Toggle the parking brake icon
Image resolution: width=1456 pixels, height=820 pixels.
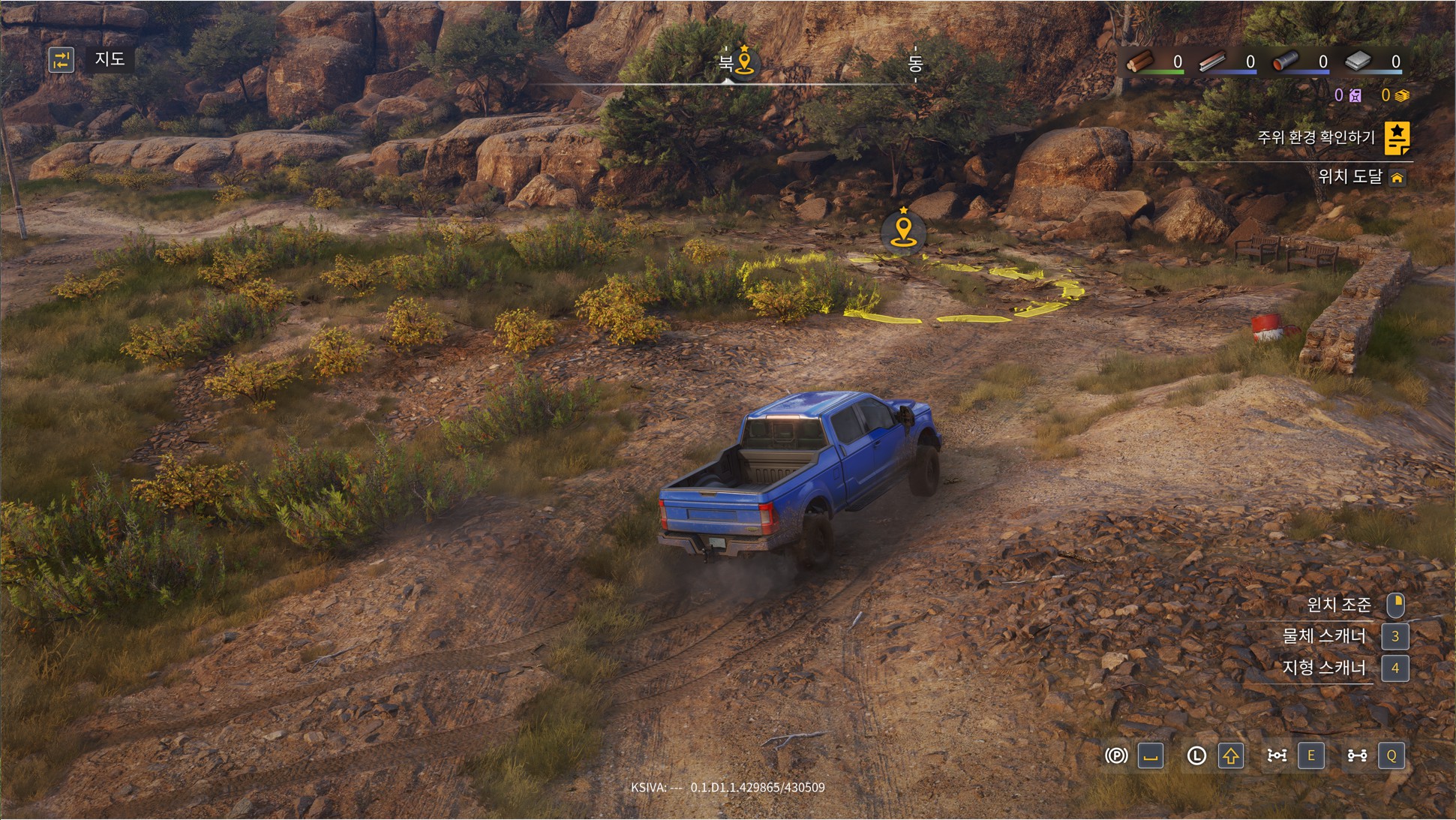1116,755
